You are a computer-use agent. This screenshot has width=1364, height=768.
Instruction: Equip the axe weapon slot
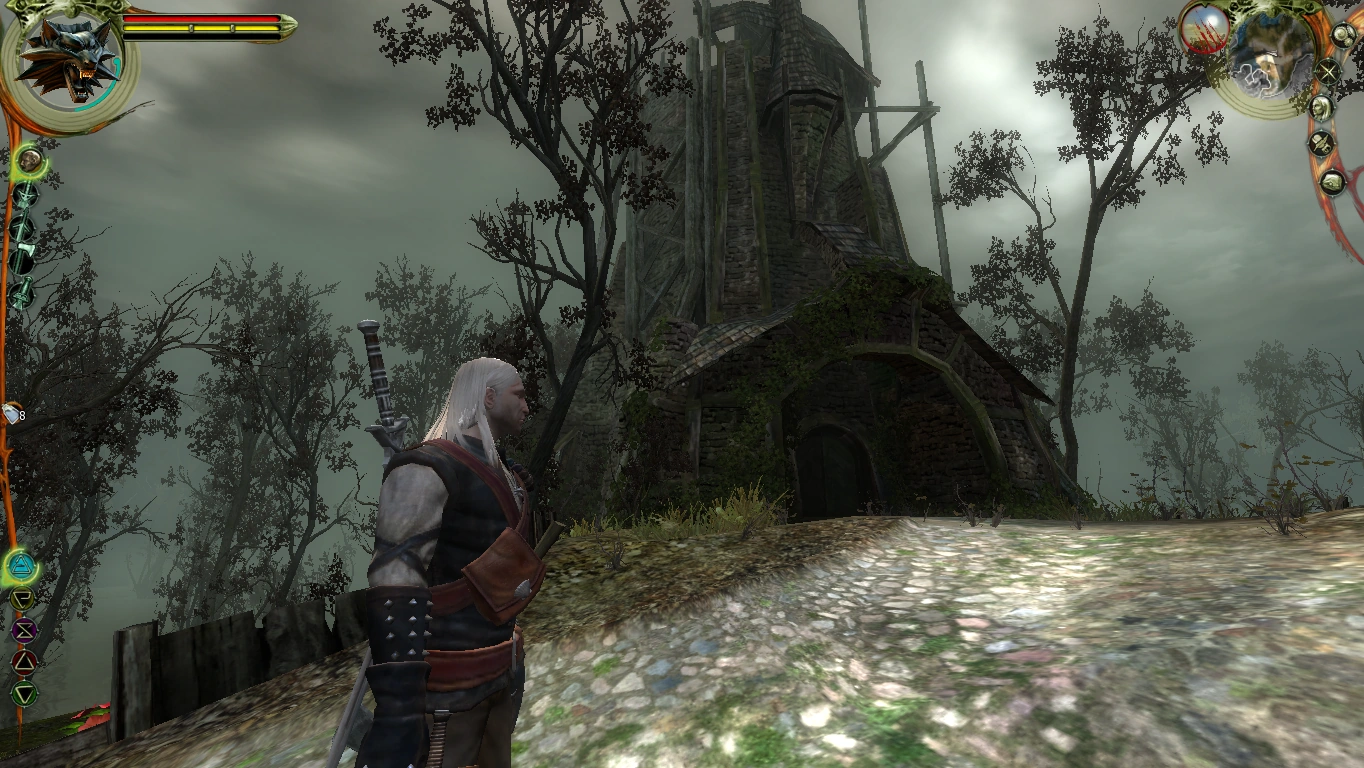(22, 260)
